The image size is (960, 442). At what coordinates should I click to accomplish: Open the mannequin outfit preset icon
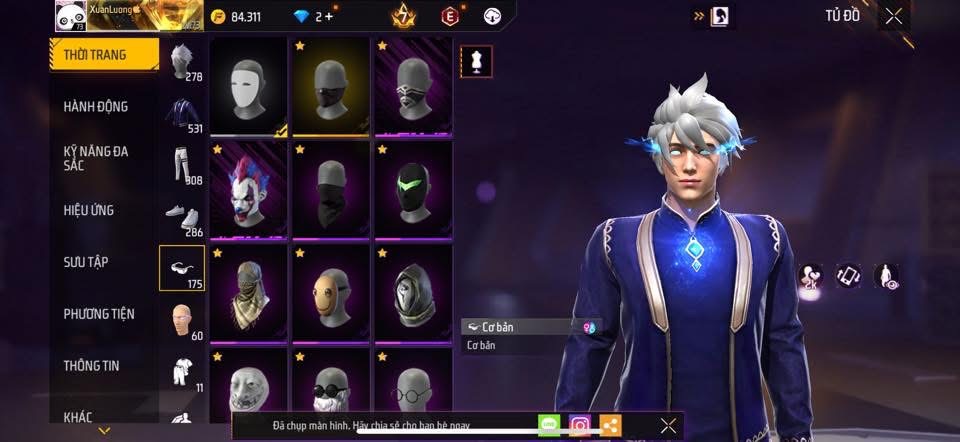click(476, 62)
